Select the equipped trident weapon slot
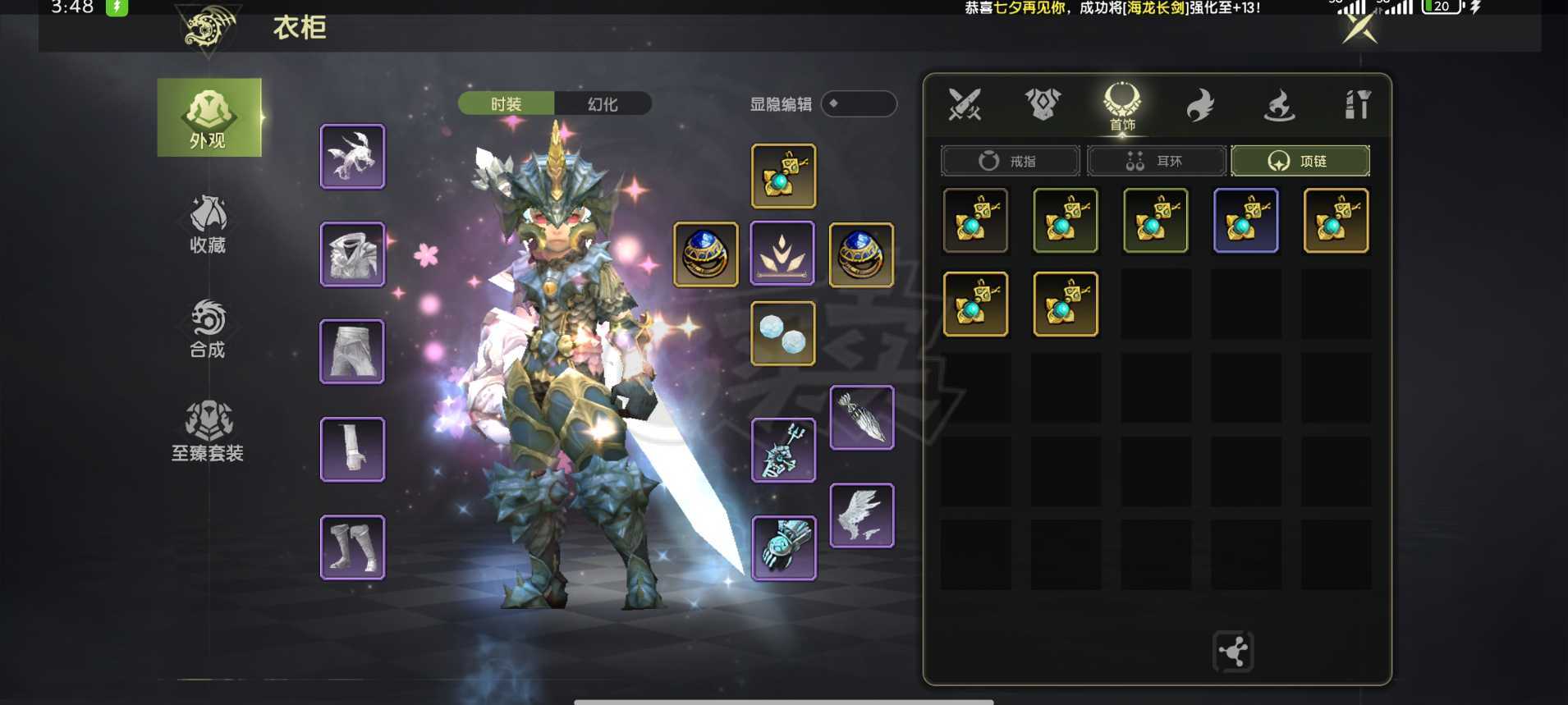The width and height of the screenshot is (1568, 705). coord(783,450)
